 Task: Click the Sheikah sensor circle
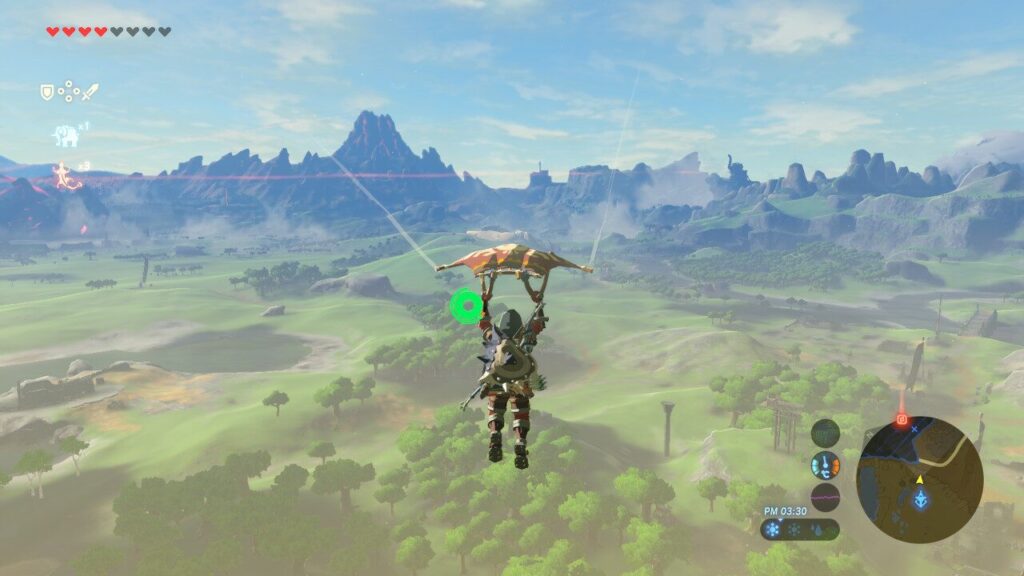[x=825, y=432]
